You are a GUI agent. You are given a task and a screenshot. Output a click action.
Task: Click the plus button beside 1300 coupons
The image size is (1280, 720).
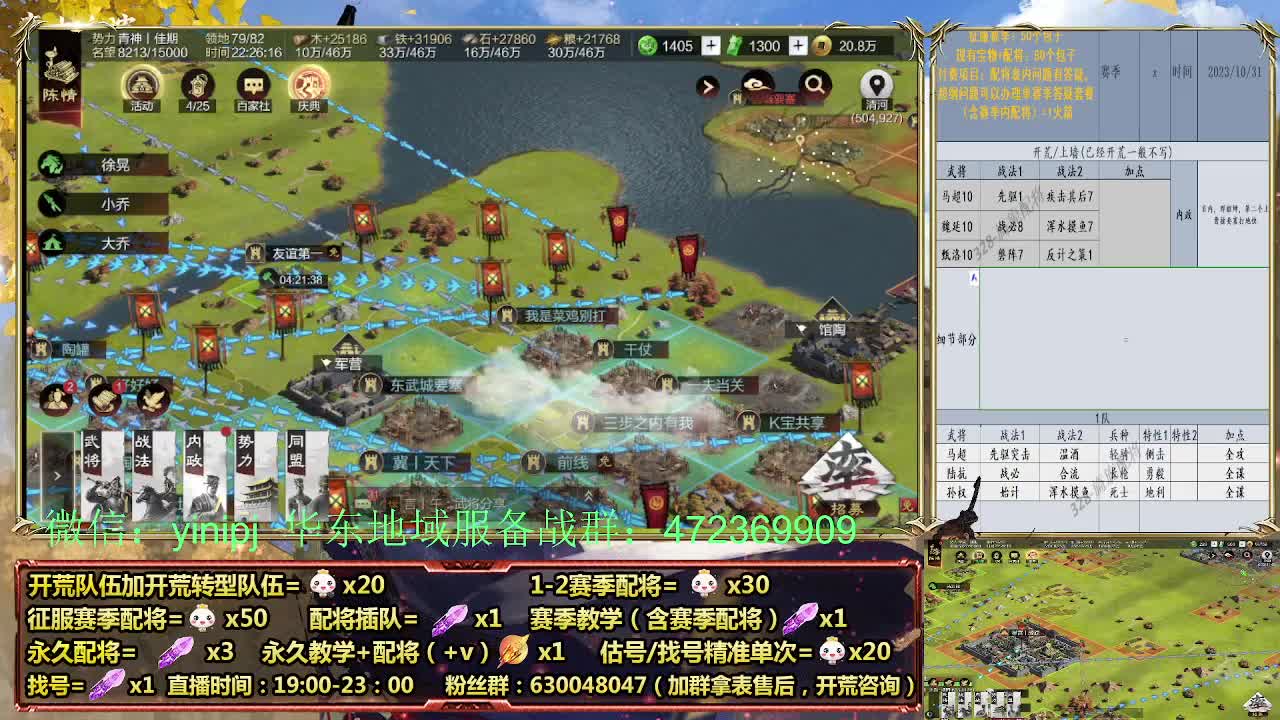[x=796, y=46]
